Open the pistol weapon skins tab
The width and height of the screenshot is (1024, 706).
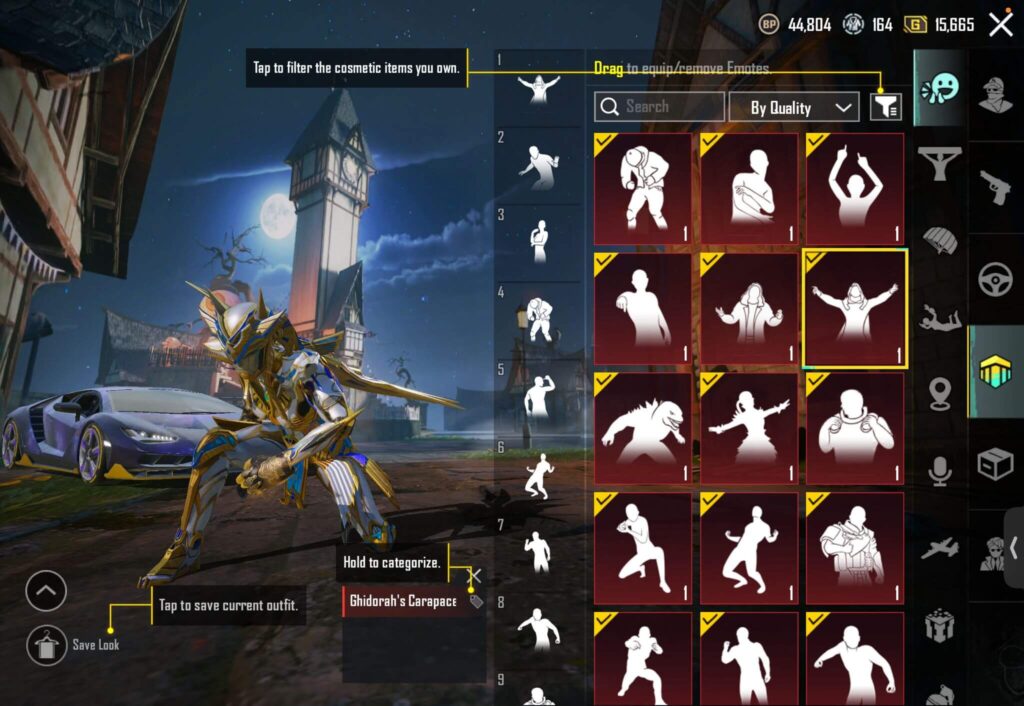click(x=994, y=187)
